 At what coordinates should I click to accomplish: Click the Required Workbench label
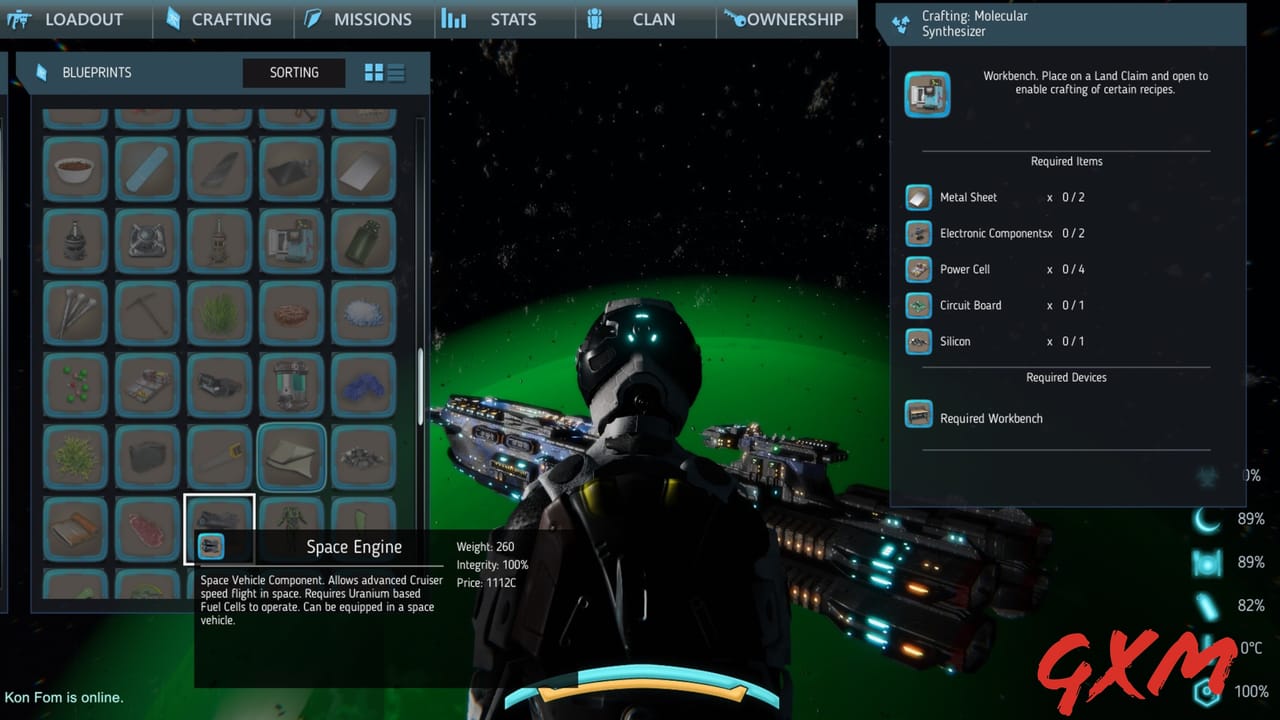coord(991,418)
